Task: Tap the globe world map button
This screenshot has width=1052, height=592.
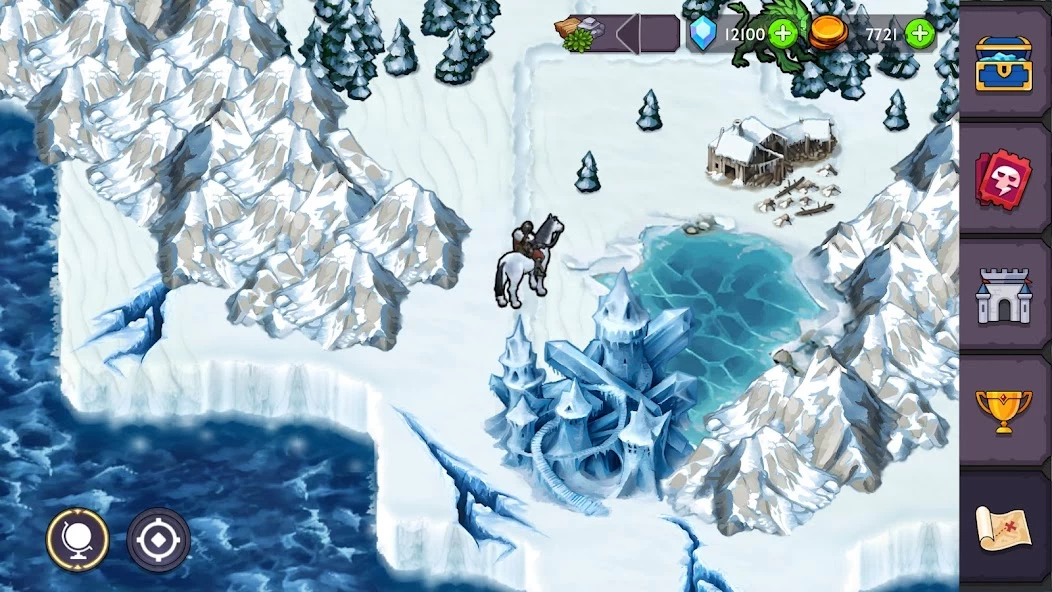Action: point(78,540)
